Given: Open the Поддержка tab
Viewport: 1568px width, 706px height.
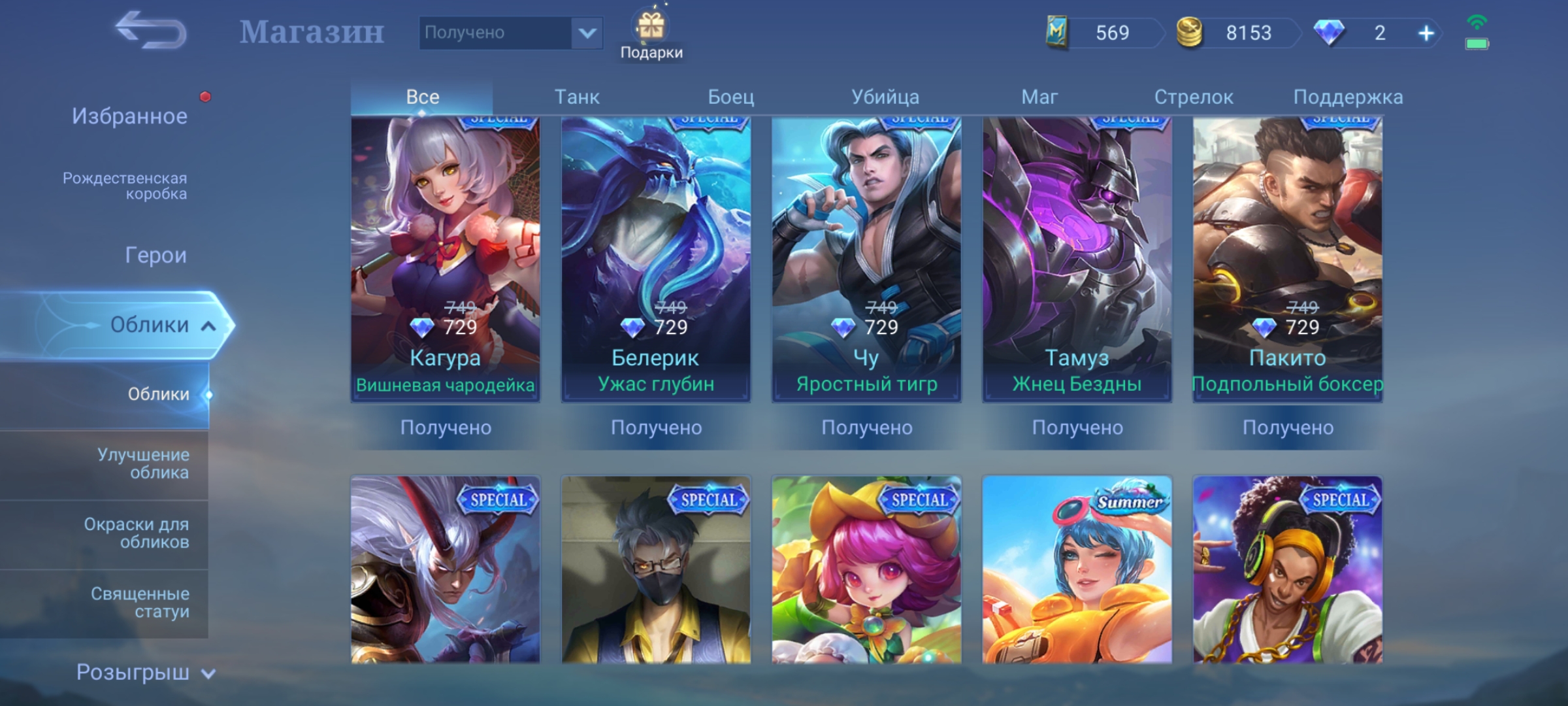Looking at the screenshot, I should (1347, 97).
